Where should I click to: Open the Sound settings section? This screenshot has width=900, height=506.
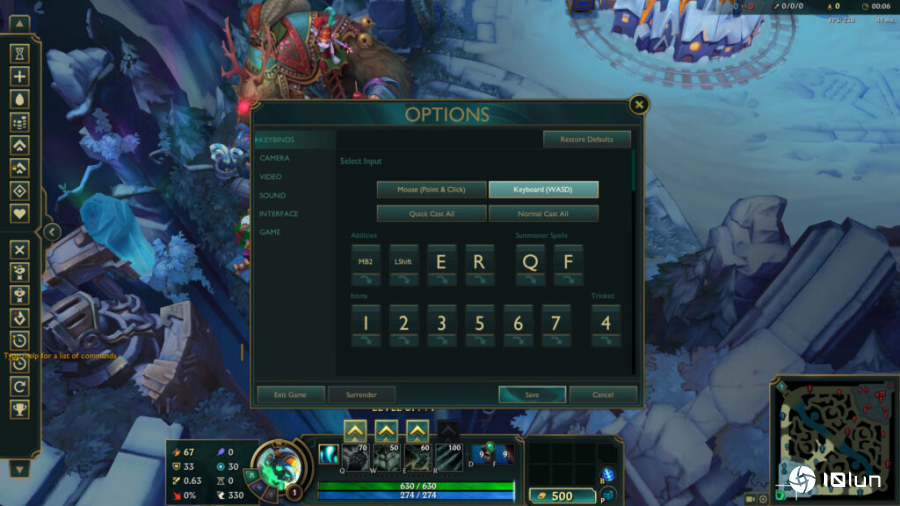coord(272,195)
